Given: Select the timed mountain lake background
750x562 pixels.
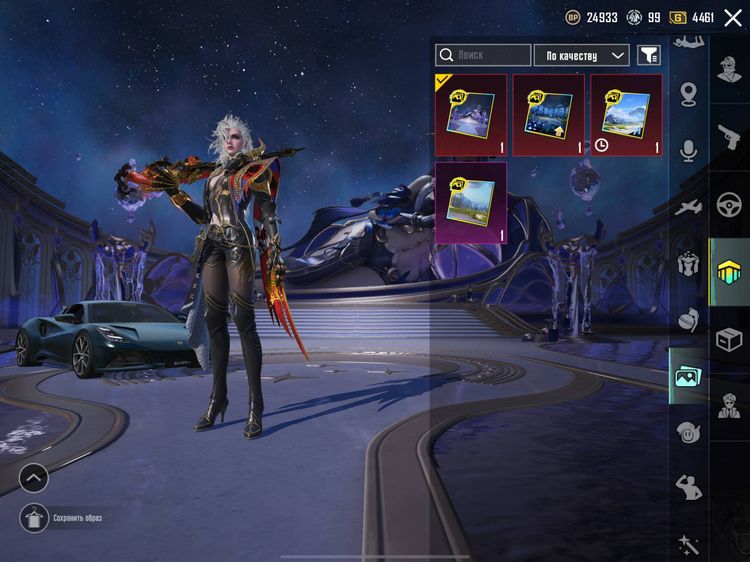Looking at the screenshot, I should point(626,115).
